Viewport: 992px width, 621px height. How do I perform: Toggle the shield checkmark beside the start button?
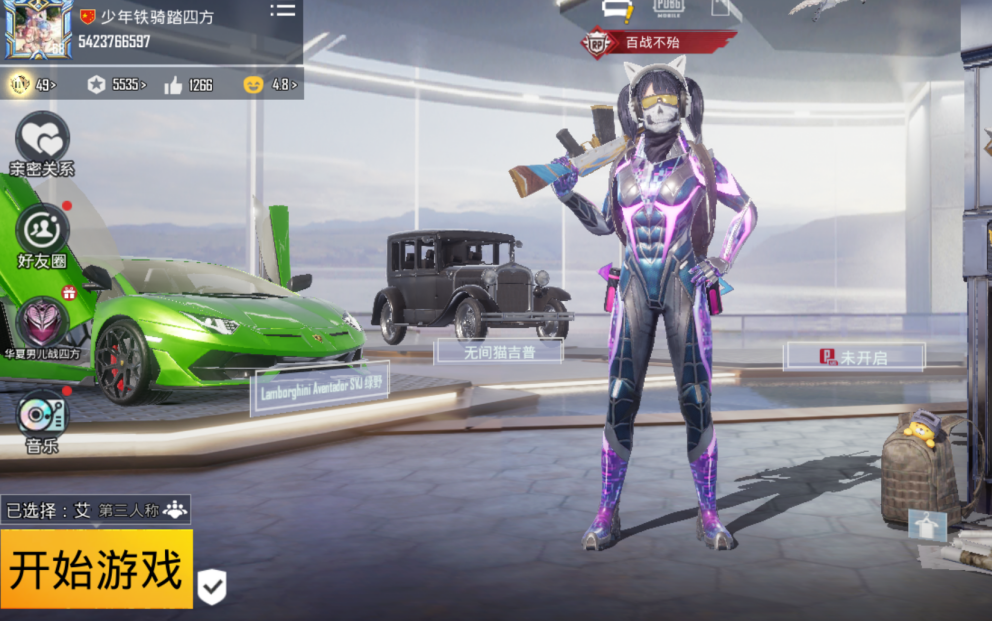point(211,587)
